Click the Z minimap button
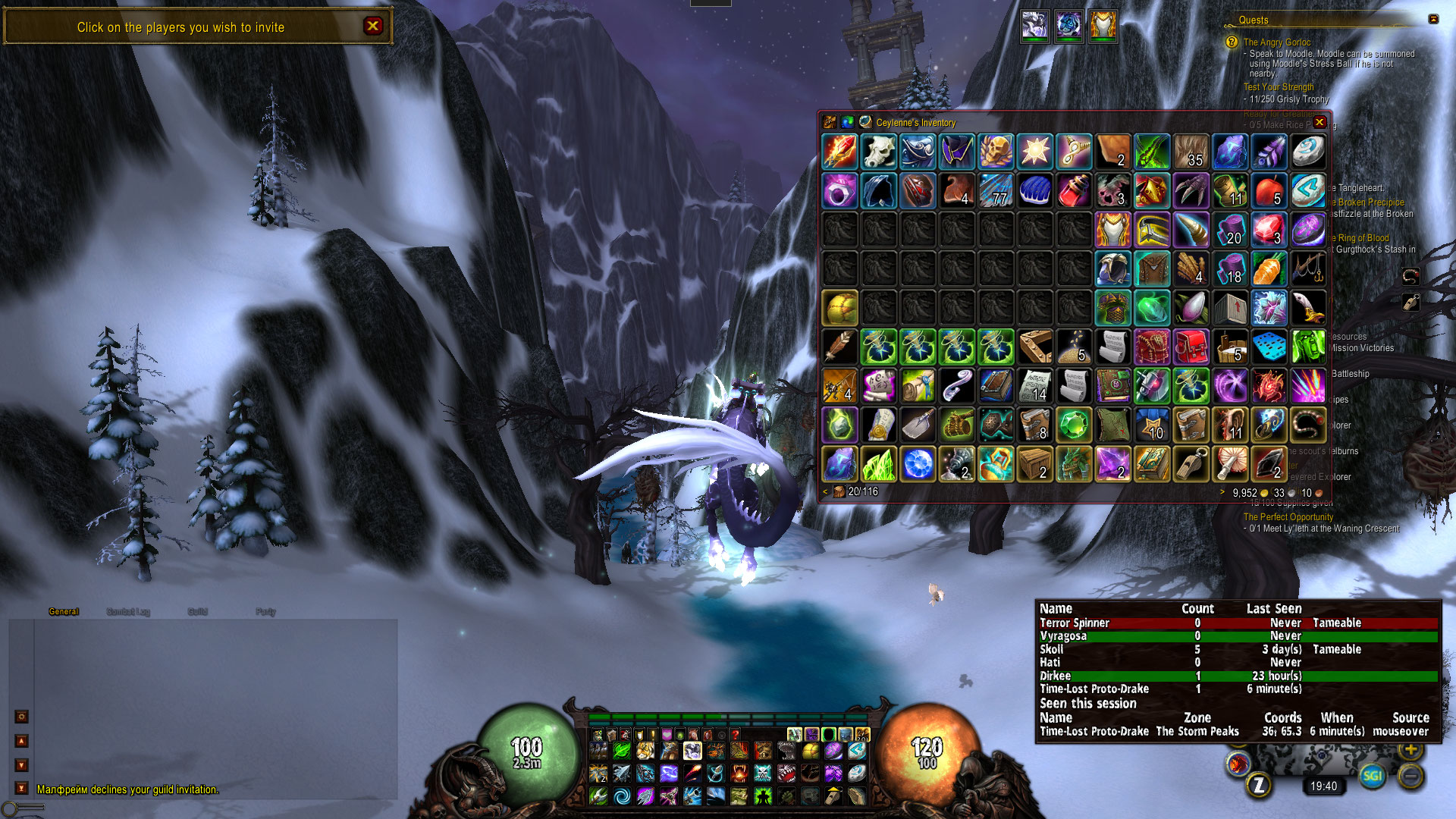Image resolution: width=1456 pixels, height=819 pixels. (x=1259, y=786)
